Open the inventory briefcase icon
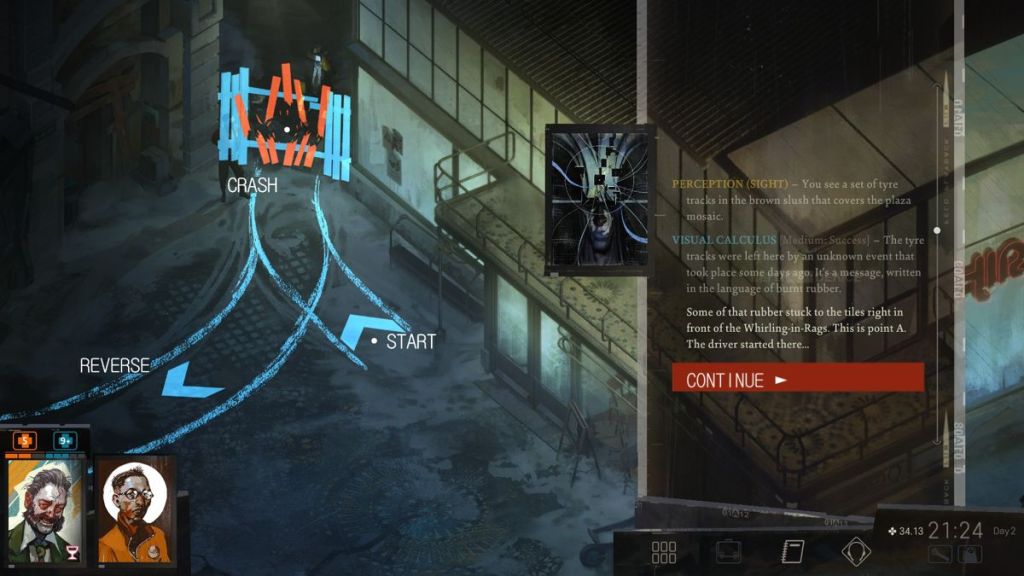Image resolution: width=1024 pixels, height=576 pixels. 728,552
